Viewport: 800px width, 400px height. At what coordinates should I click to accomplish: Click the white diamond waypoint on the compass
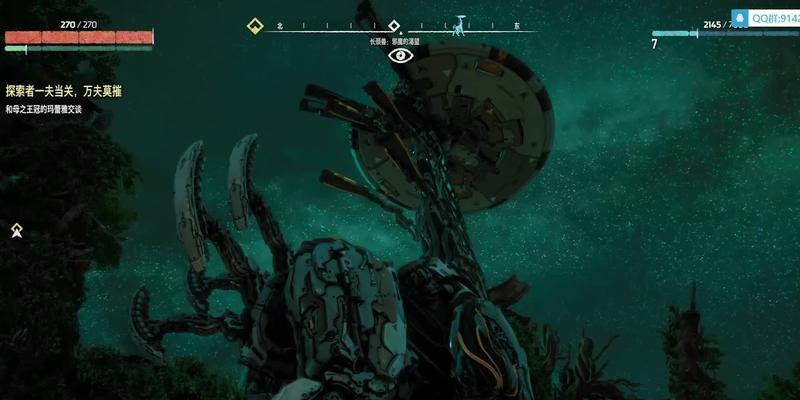pyautogui.click(x=394, y=26)
